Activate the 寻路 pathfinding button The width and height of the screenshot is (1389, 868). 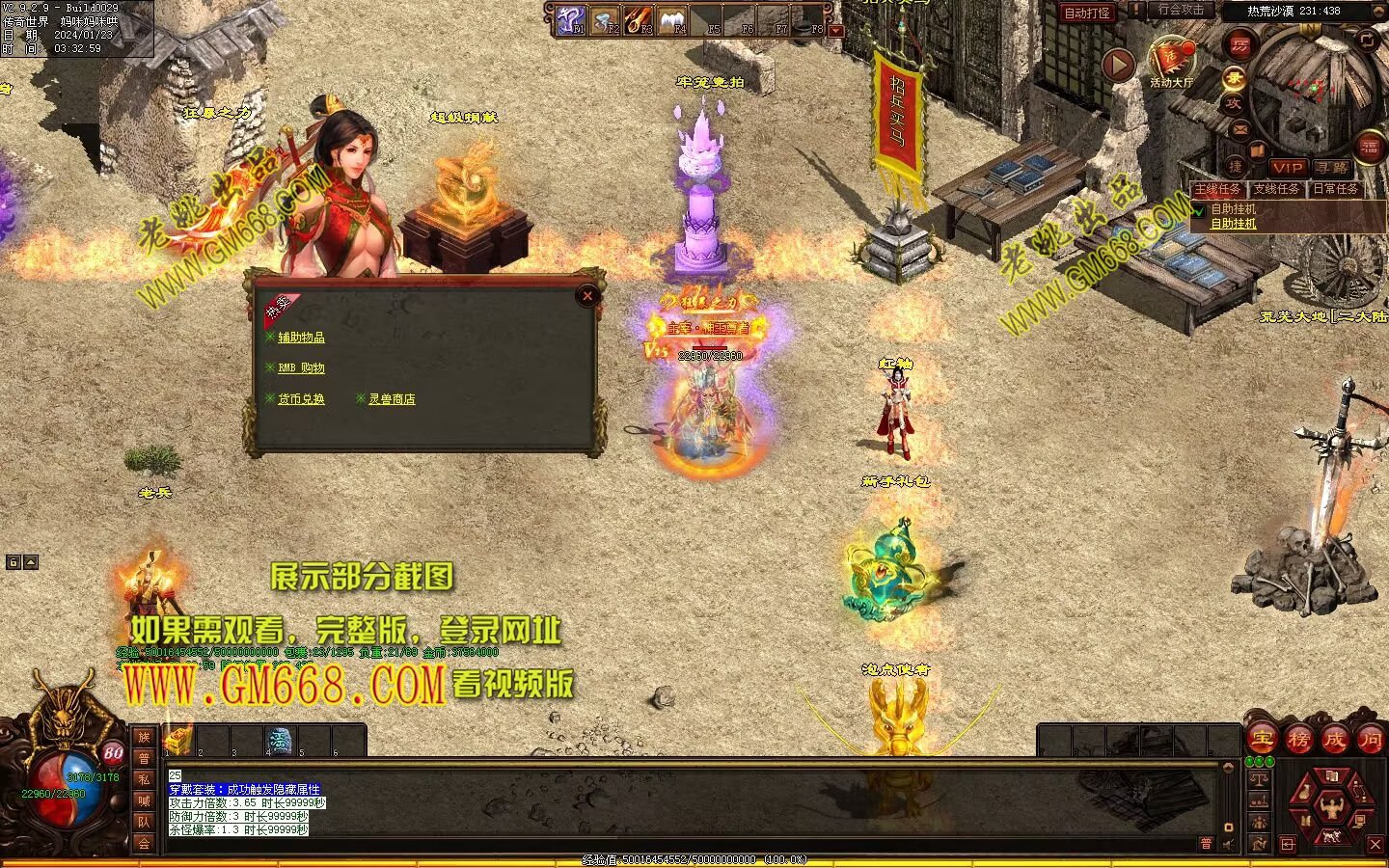pos(1332,168)
